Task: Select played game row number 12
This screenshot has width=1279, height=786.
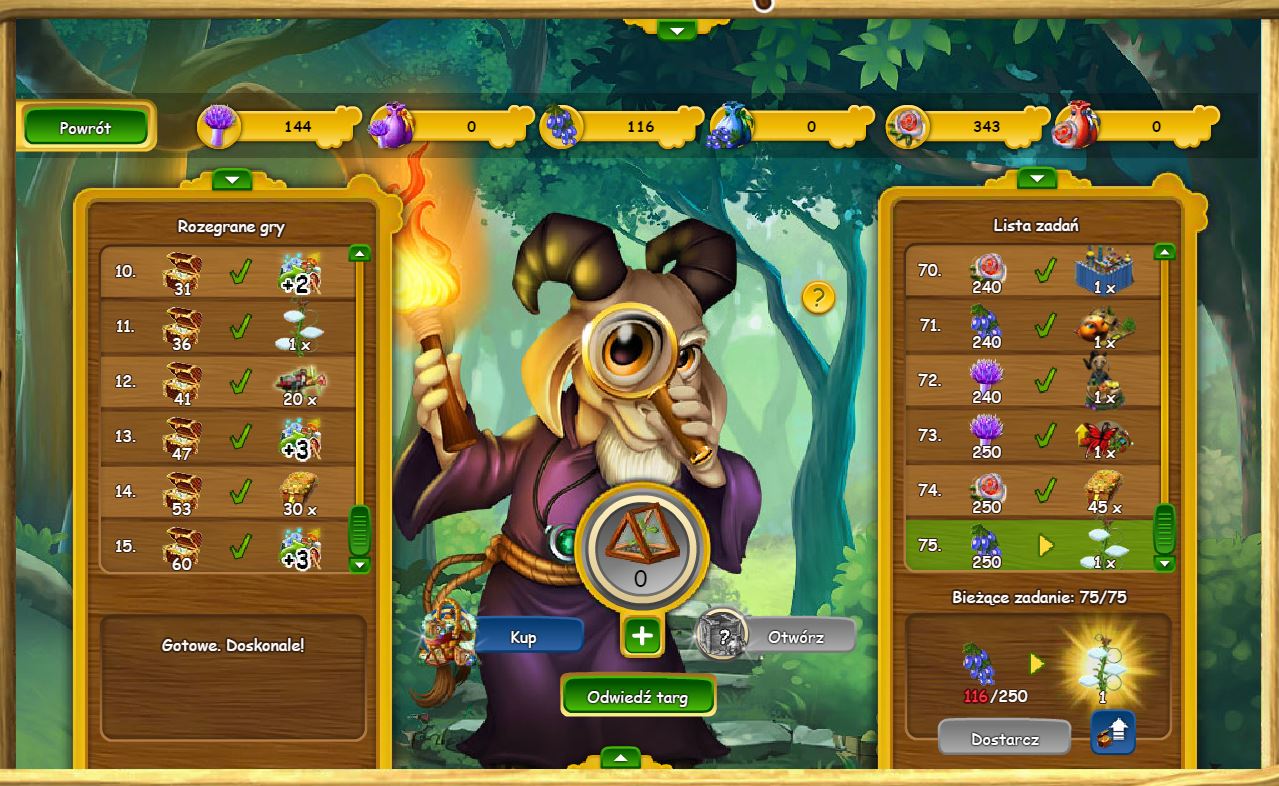Action: (227, 381)
